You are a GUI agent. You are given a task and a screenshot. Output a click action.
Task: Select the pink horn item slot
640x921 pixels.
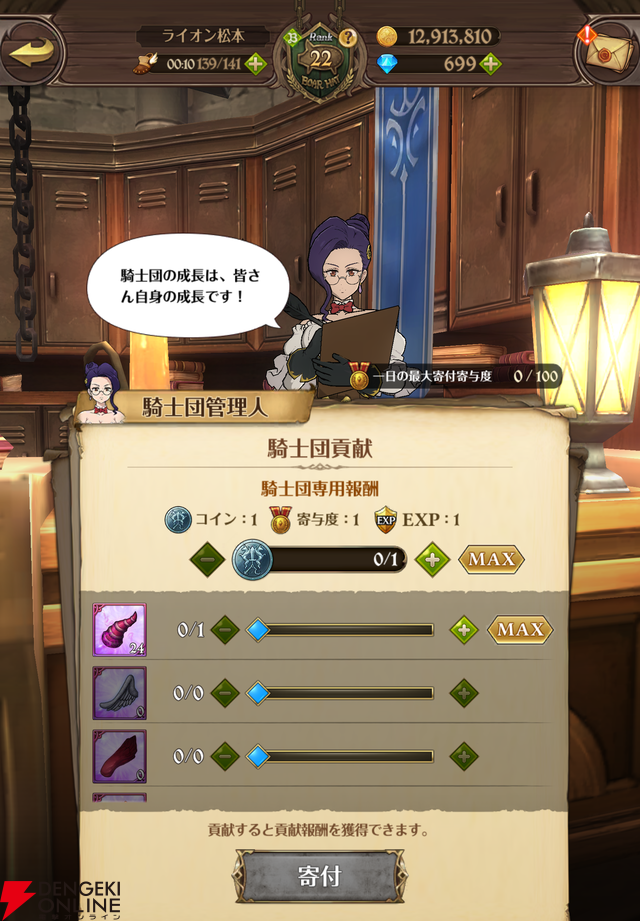(x=120, y=630)
